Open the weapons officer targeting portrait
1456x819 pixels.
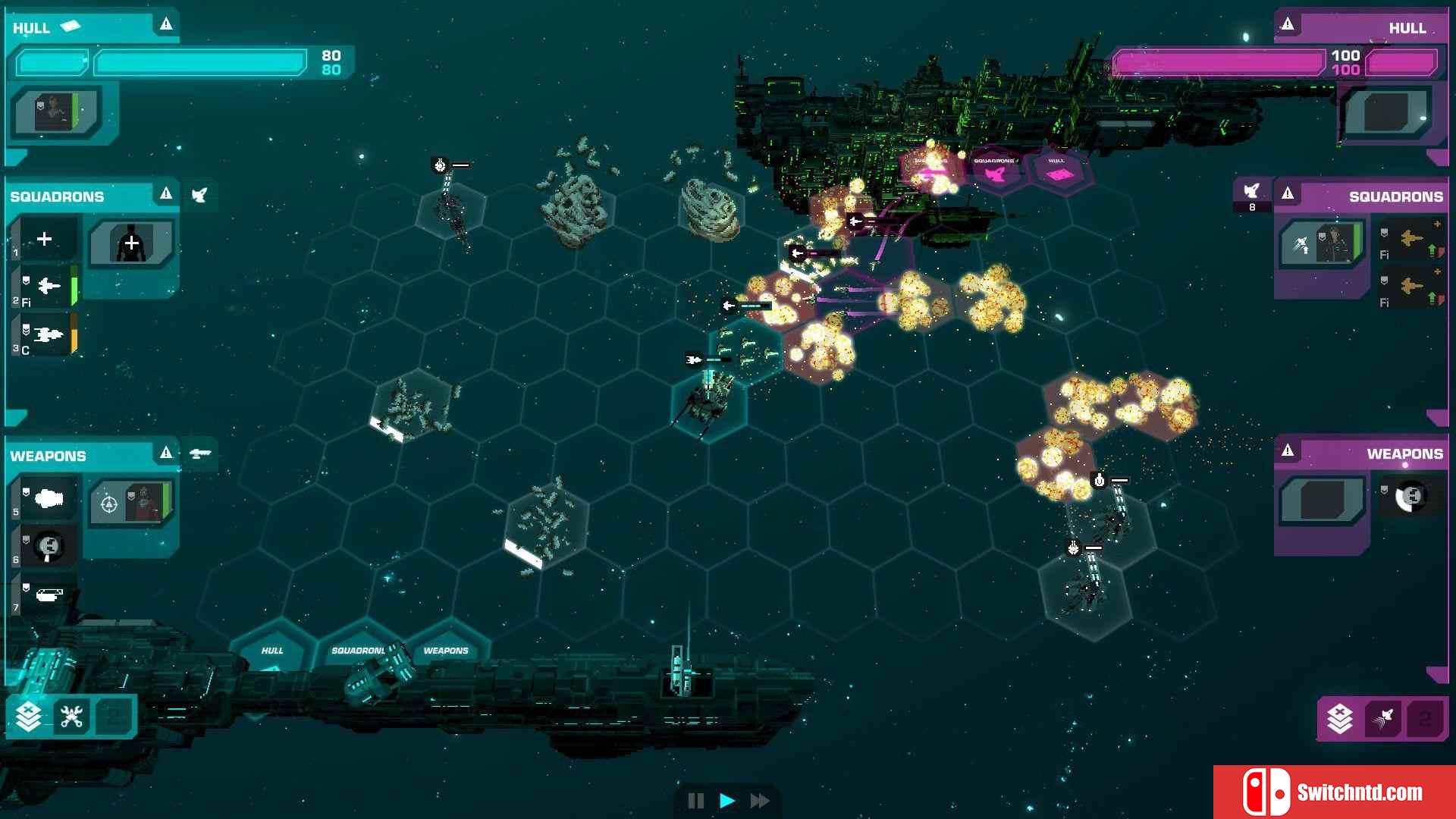pyautogui.click(x=131, y=503)
